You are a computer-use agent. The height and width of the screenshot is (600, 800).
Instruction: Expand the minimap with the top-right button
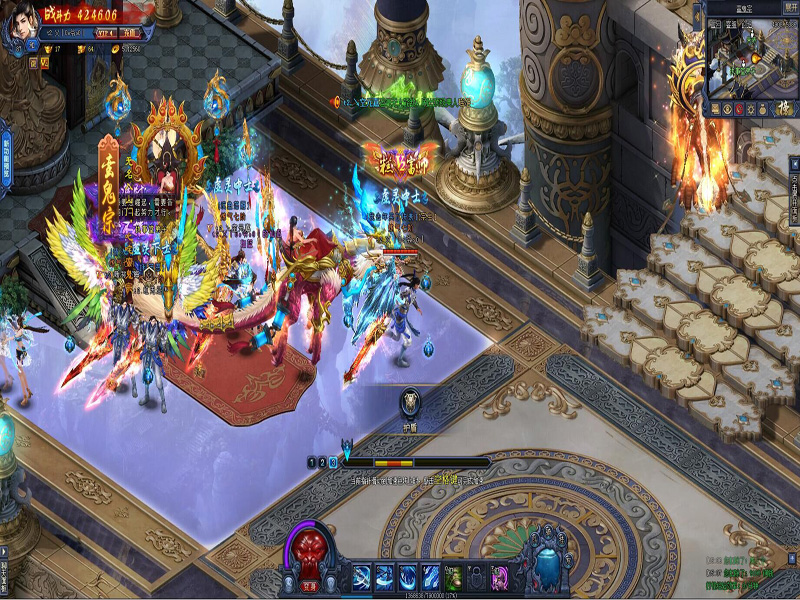coord(787,8)
